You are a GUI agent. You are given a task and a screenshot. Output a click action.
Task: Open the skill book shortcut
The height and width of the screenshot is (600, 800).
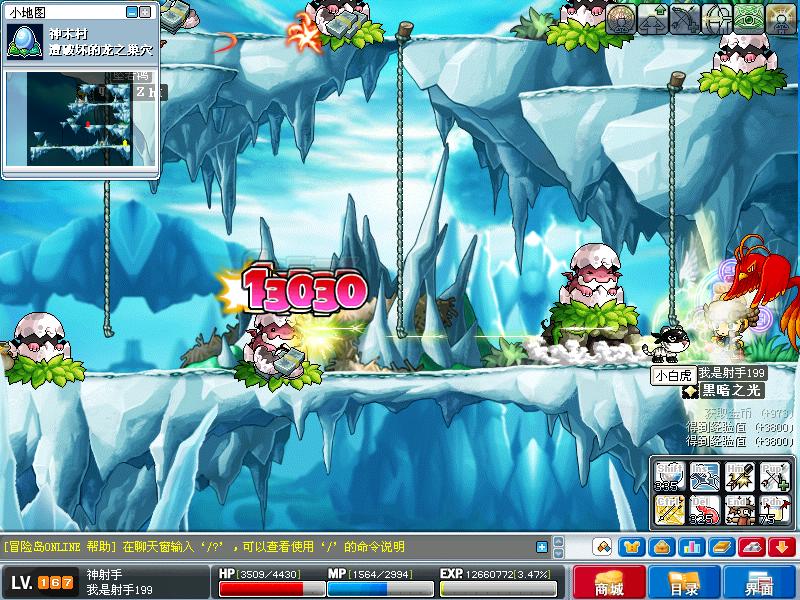point(721,547)
